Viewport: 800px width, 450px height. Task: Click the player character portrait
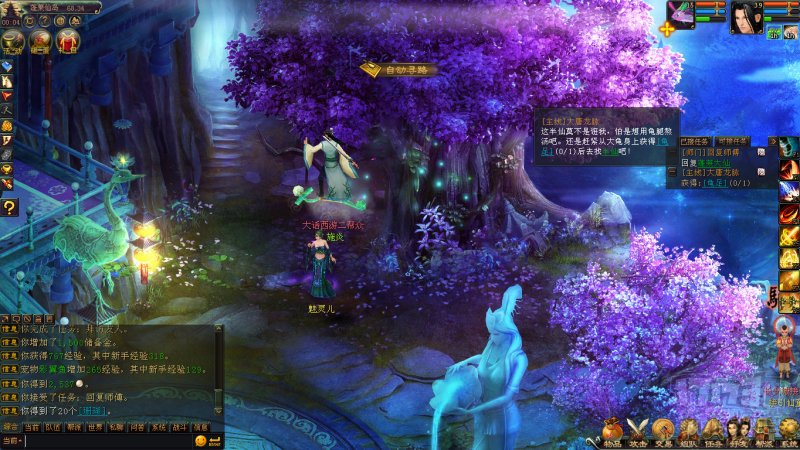[744, 17]
